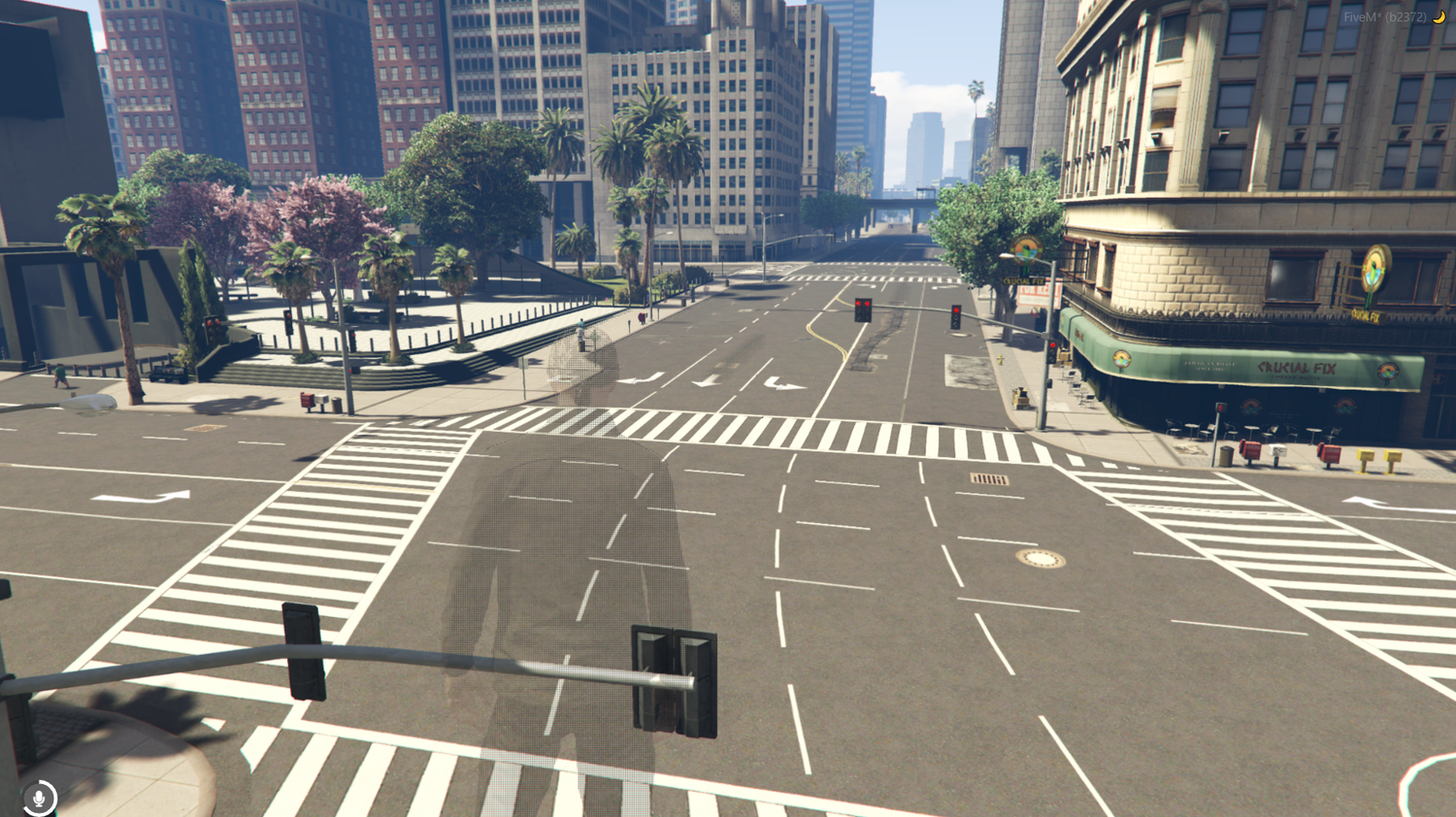Select the black traffic signal box
The image size is (1456, 817).
coord(675,679)
